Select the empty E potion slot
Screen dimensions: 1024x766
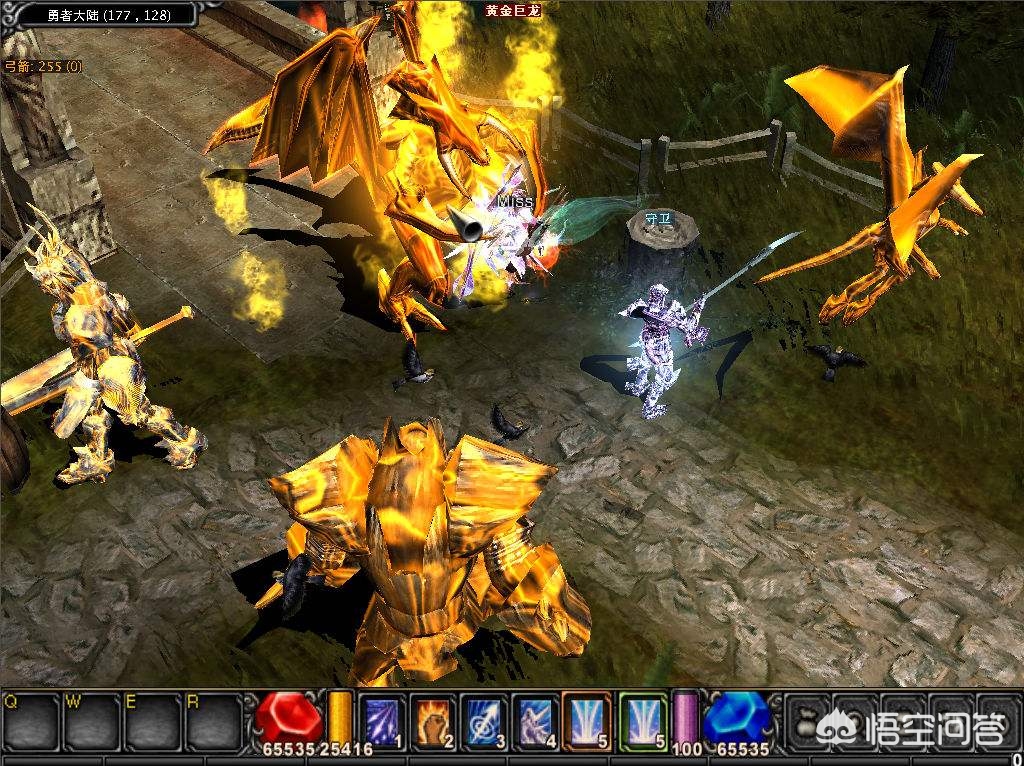click(x=150, y=721)
